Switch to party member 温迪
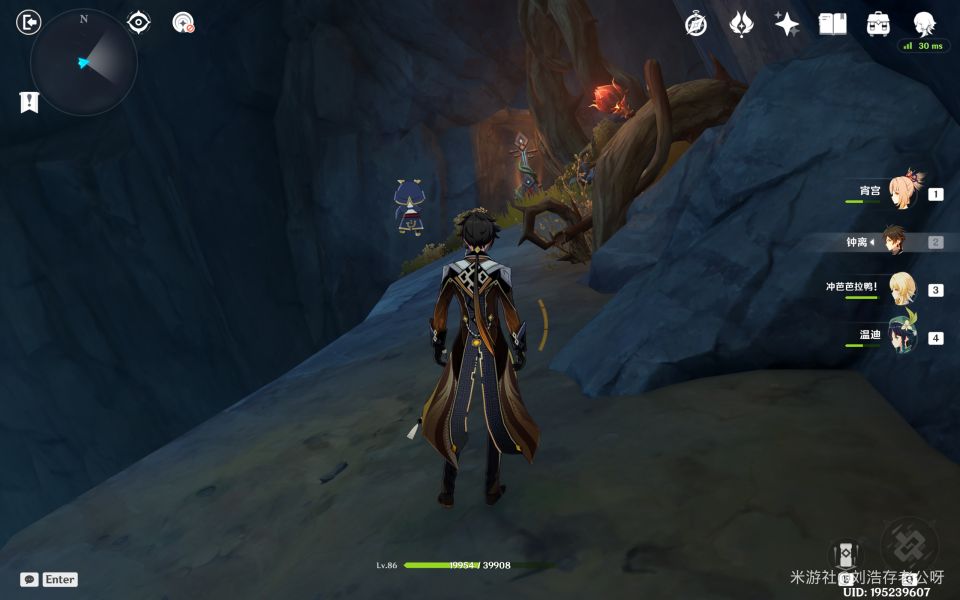Image resolution: width=960 pixels, height=600 pixels. [903, 336]
